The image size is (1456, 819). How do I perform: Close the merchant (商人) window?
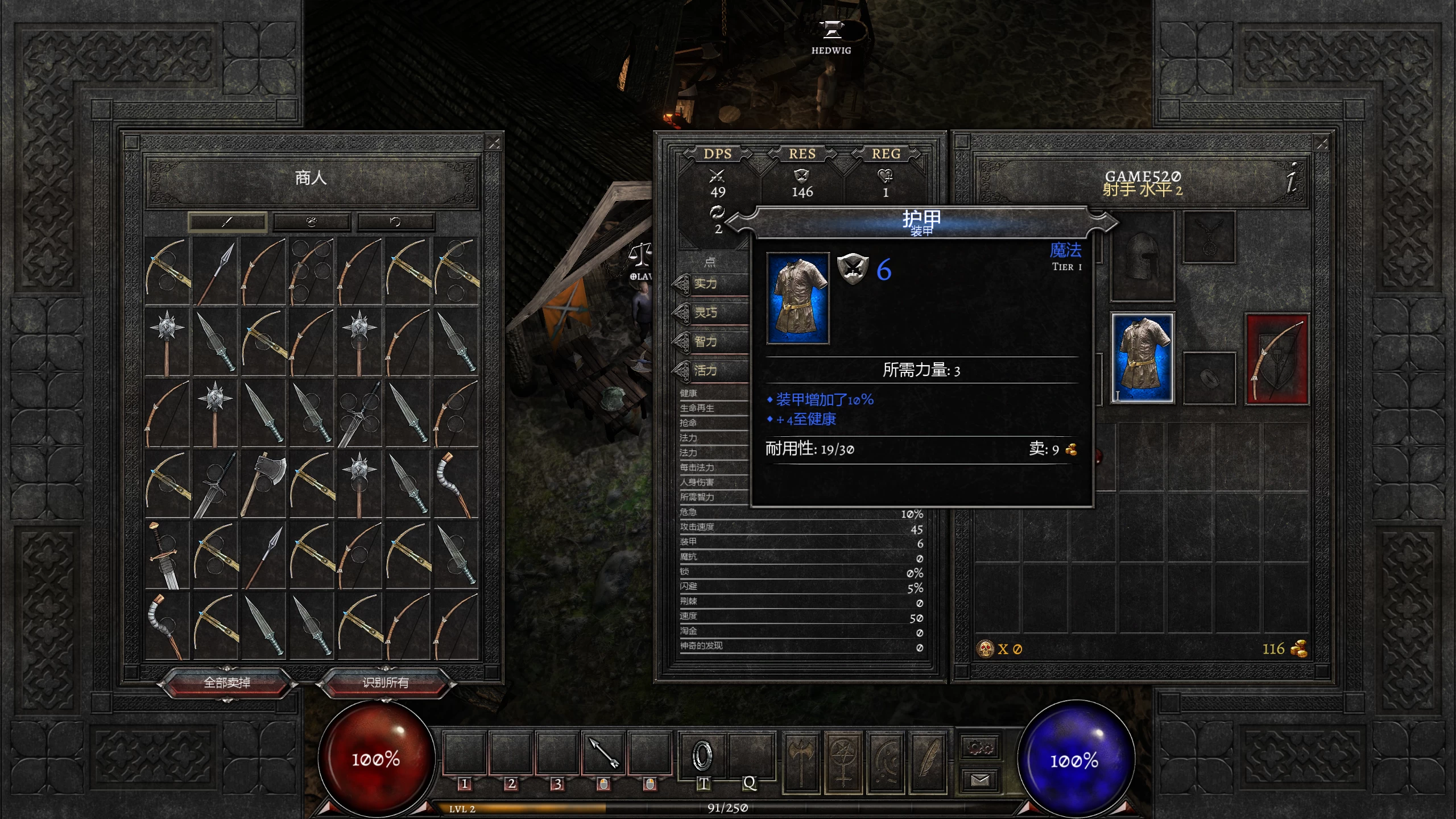494,143
